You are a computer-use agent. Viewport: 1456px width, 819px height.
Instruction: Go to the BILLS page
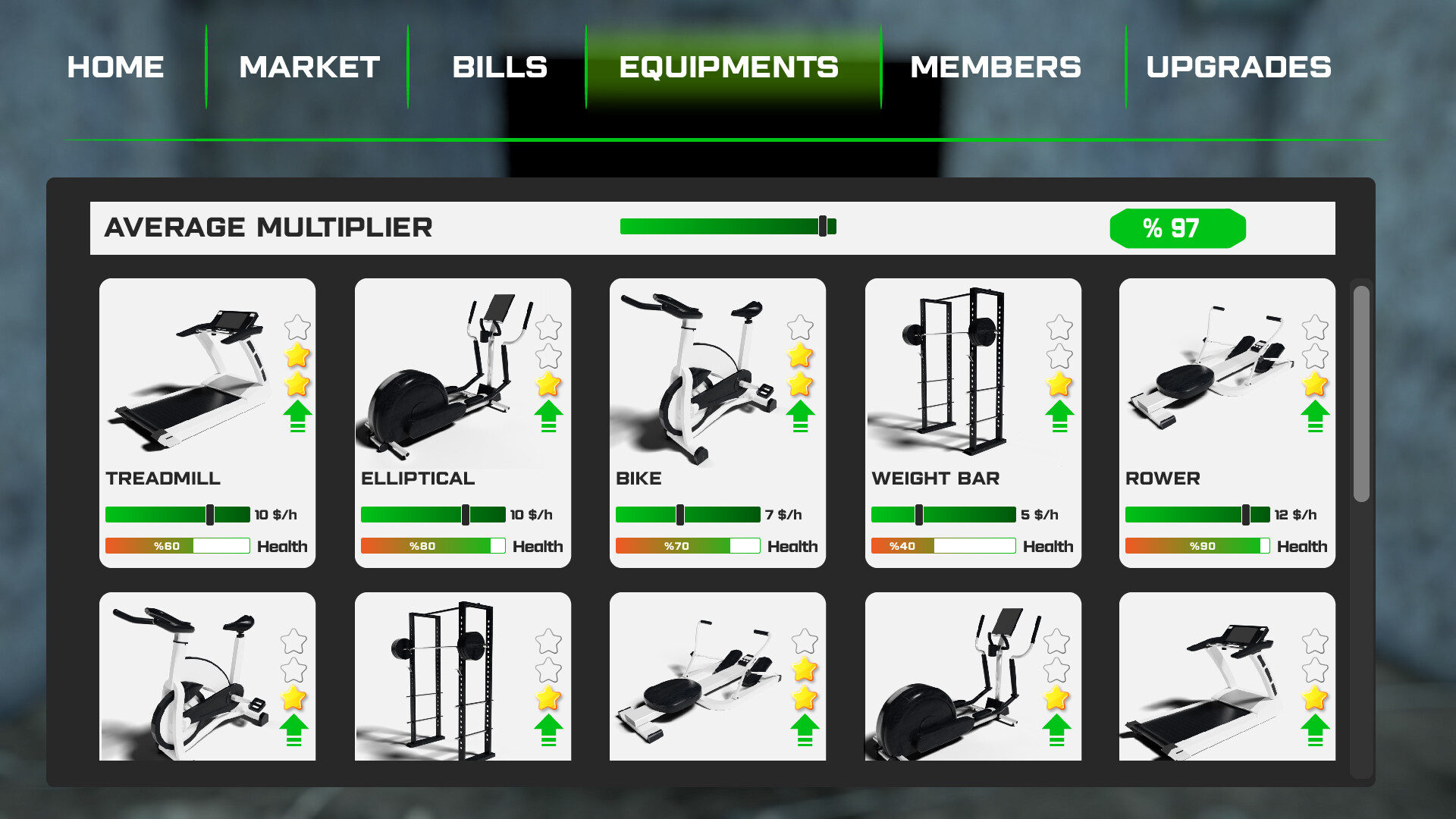coord(500,67)
